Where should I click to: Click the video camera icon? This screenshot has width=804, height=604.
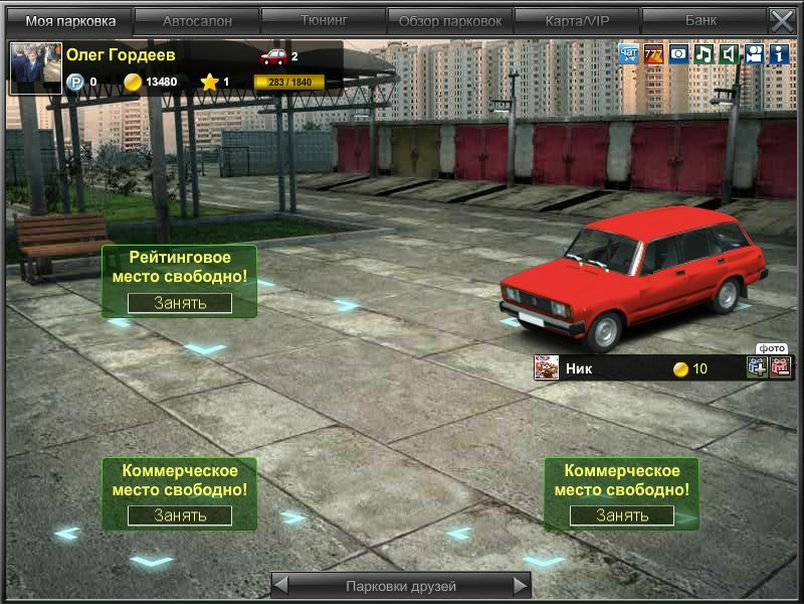[x=753, y=54]
